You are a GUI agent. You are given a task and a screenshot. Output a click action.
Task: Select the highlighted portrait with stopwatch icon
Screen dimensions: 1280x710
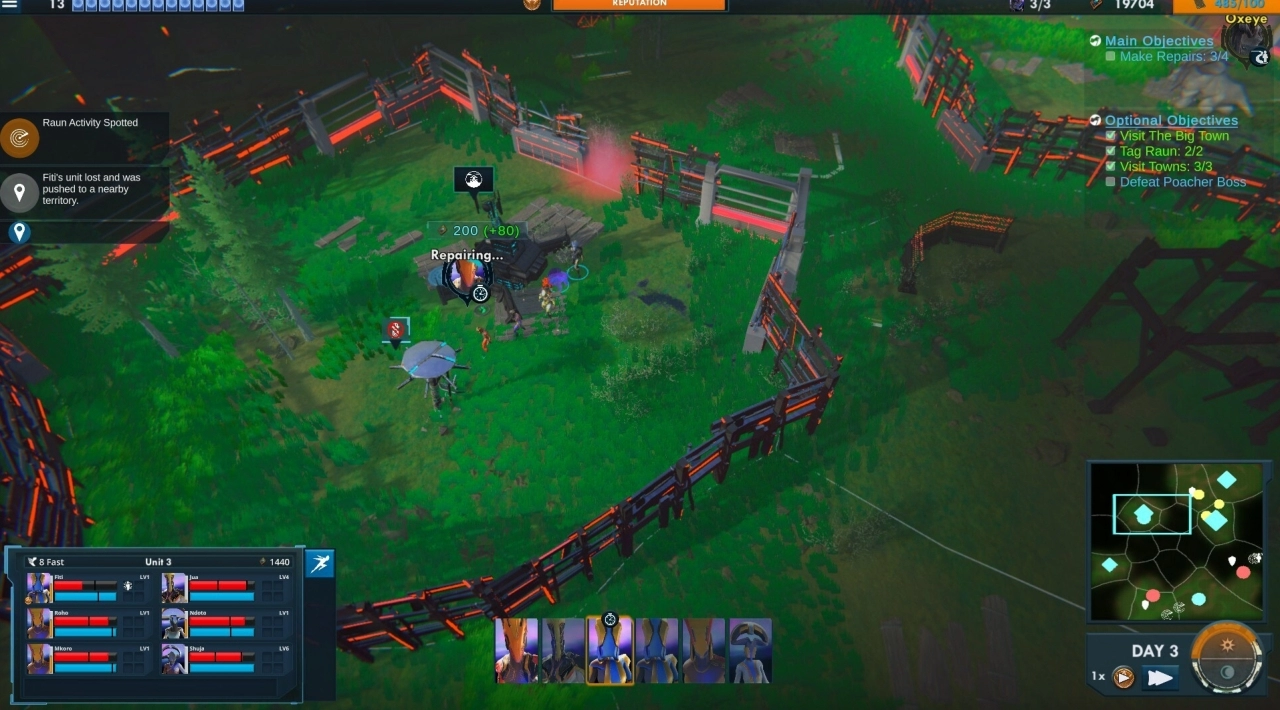[x=609, y=650]
